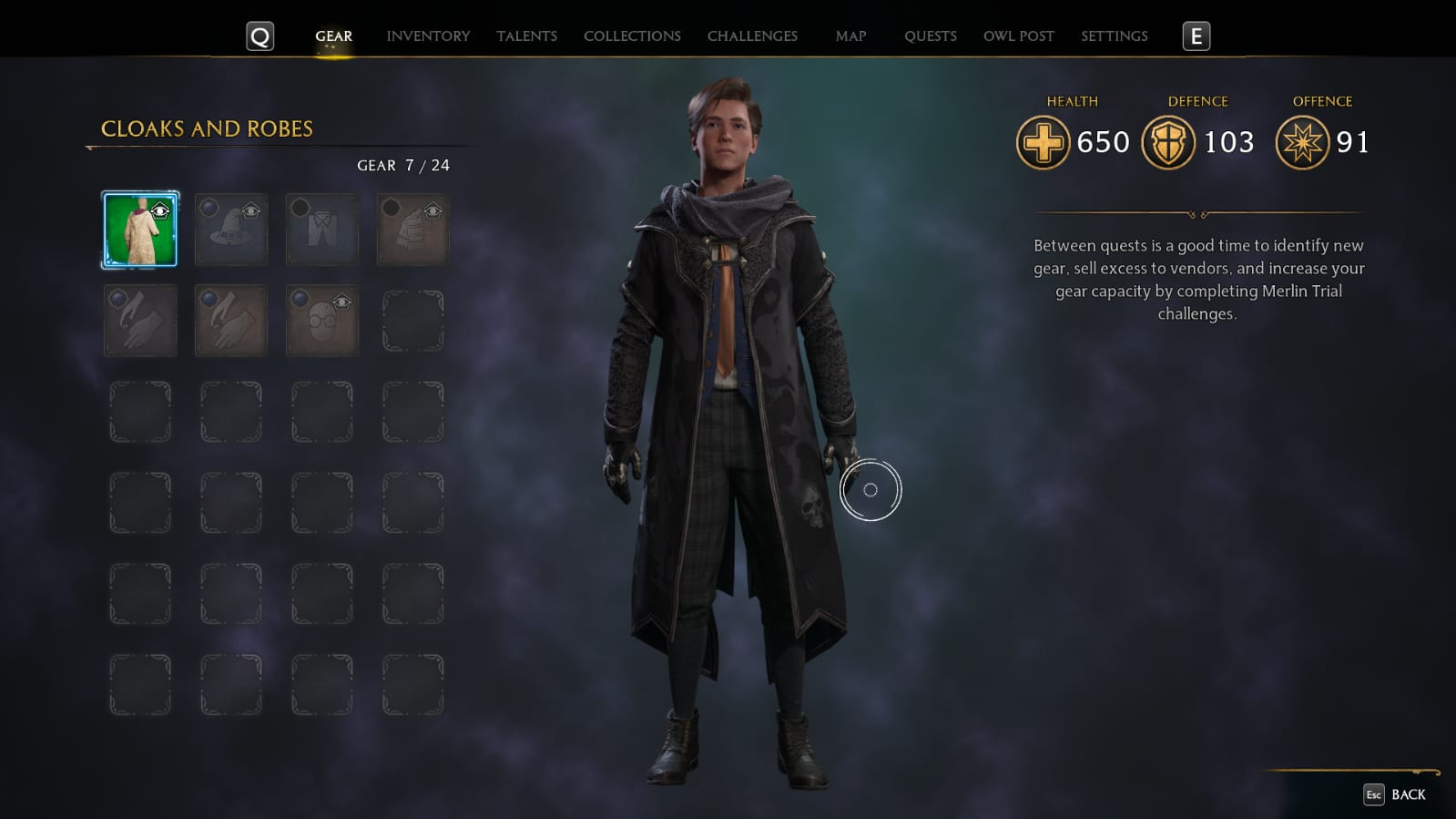Open the Collections tab
Screen dimensions: 1456x819
point(632,36)
